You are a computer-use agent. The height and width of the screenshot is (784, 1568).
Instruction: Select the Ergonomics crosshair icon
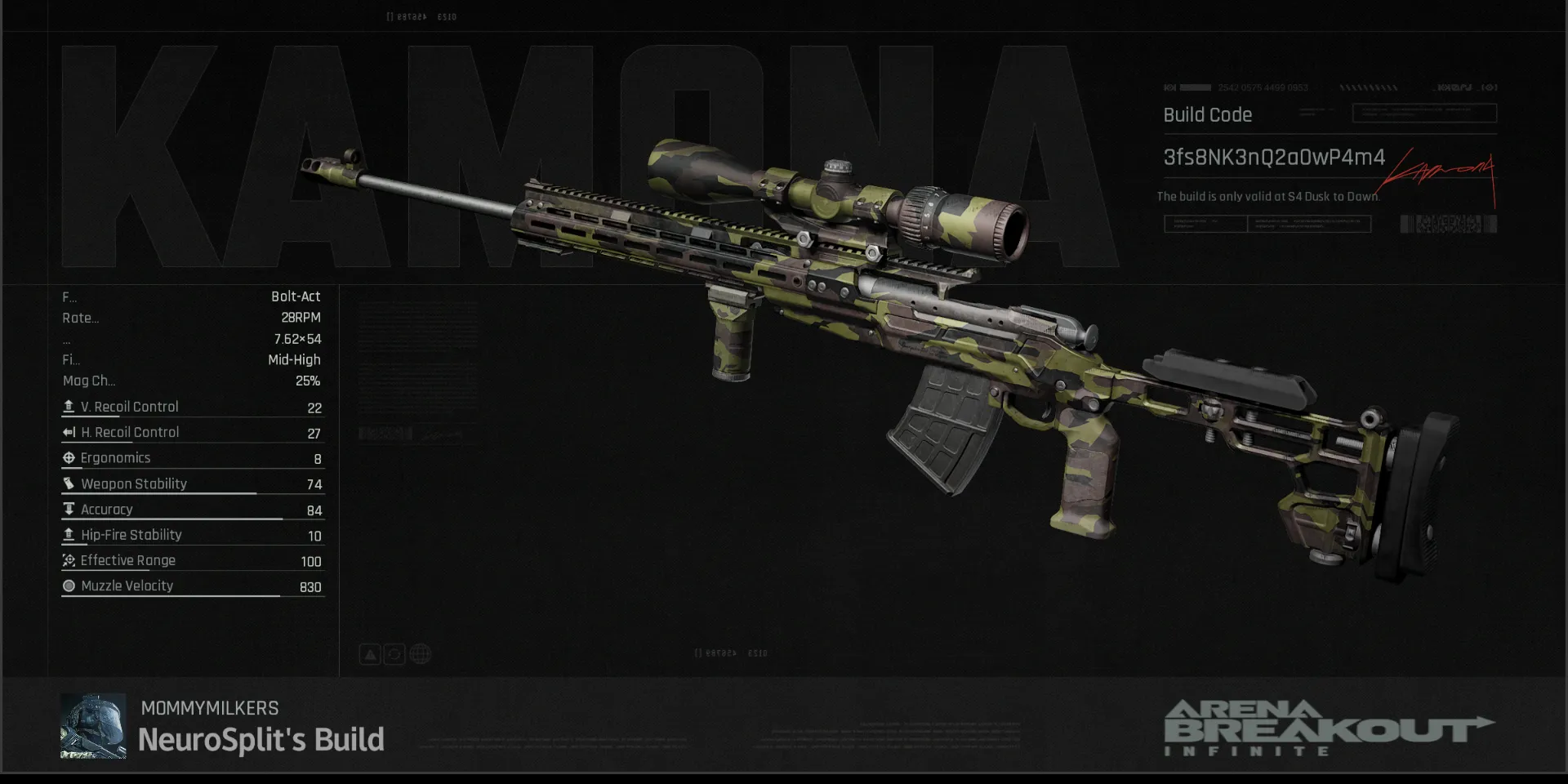pos(69,457)
